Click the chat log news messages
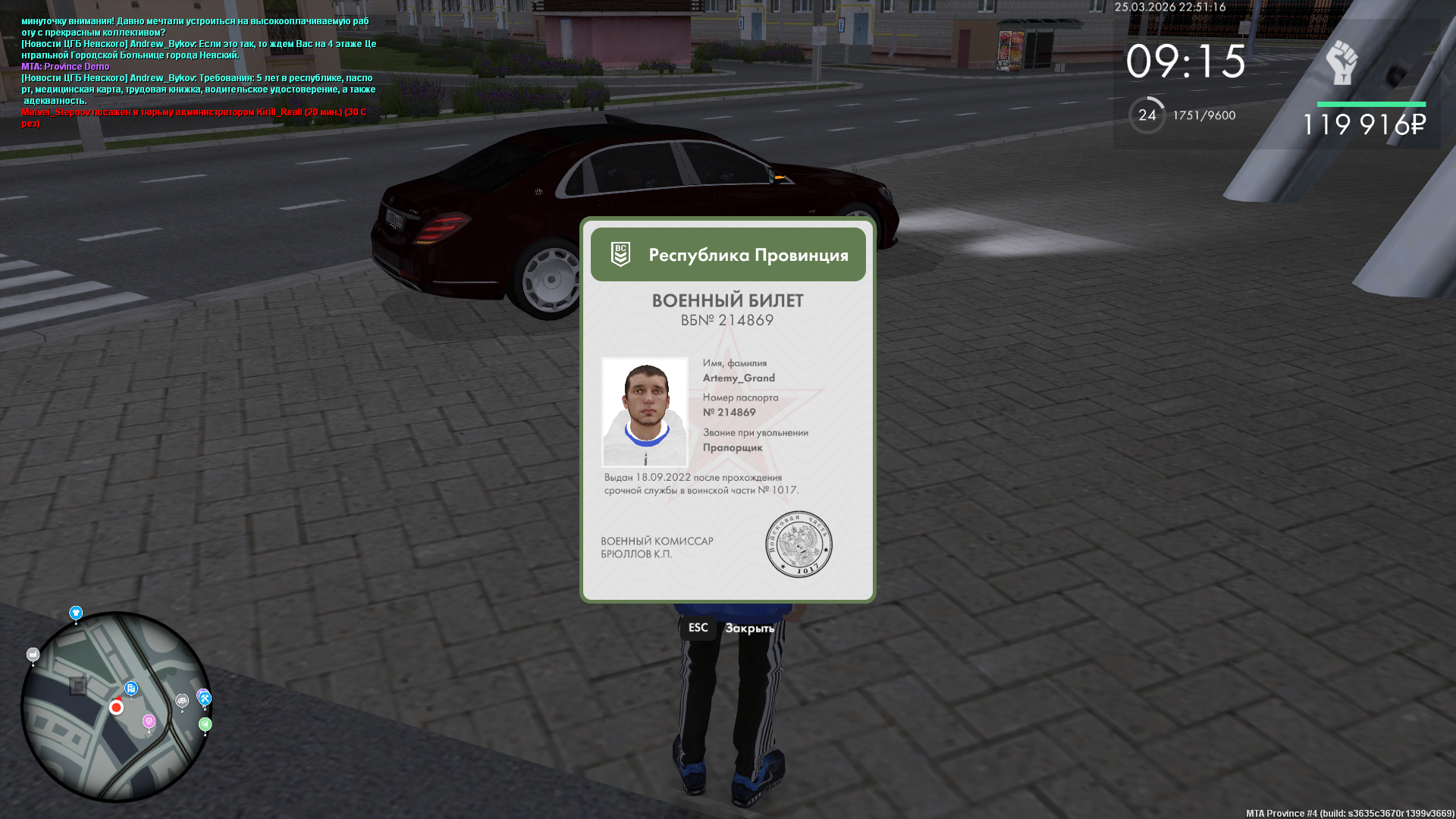The width and height of the screenshot is (1456, 819). click(x=199, y=72)
